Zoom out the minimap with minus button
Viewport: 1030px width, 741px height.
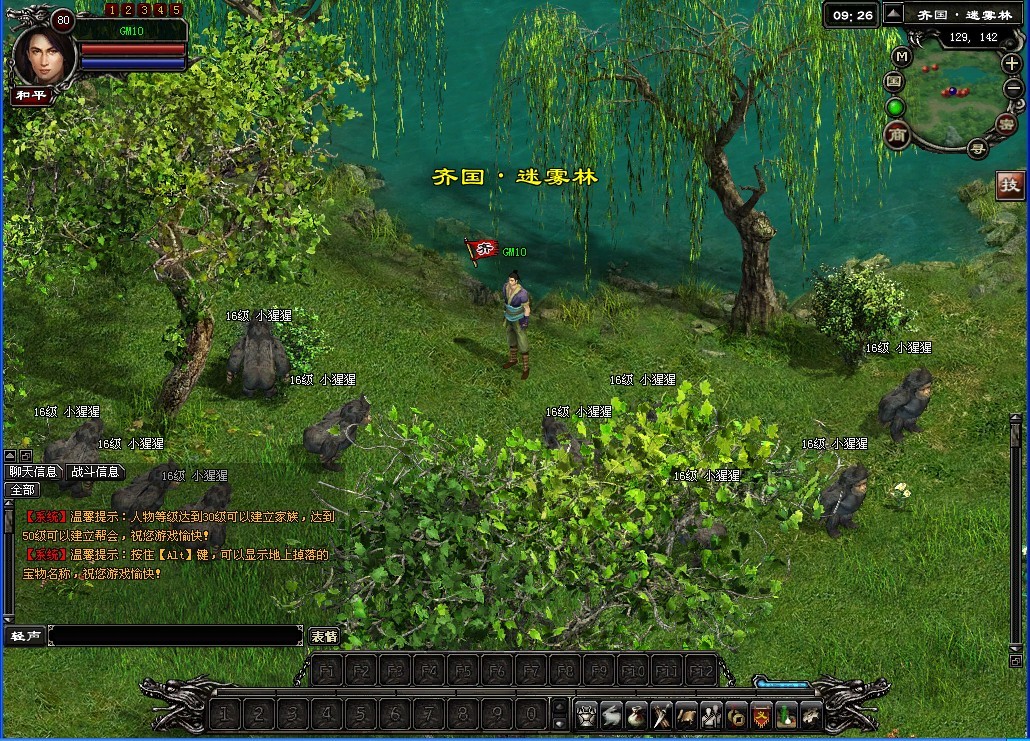1012,88
